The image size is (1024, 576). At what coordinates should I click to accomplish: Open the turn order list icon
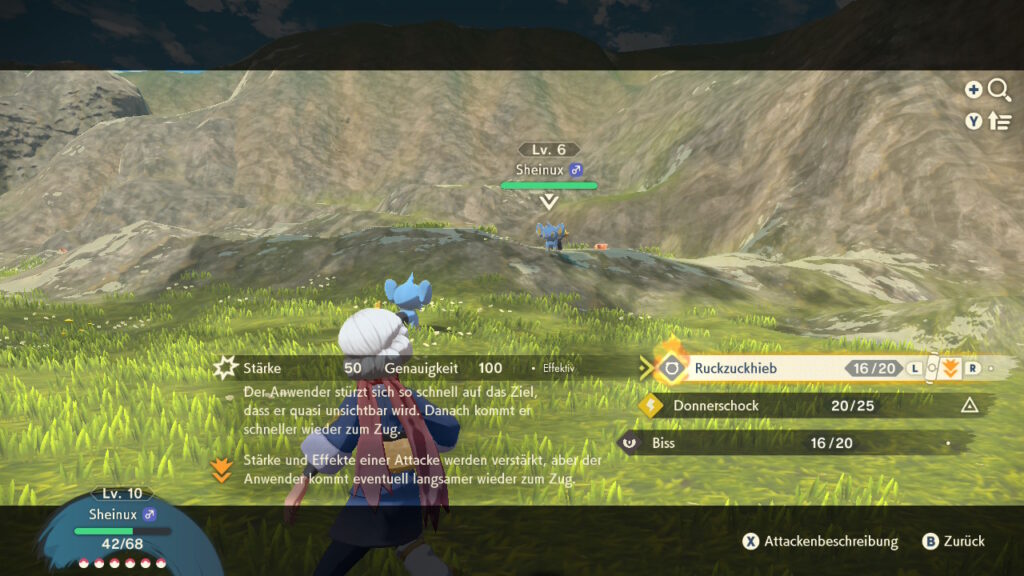[x=999, y=121]
